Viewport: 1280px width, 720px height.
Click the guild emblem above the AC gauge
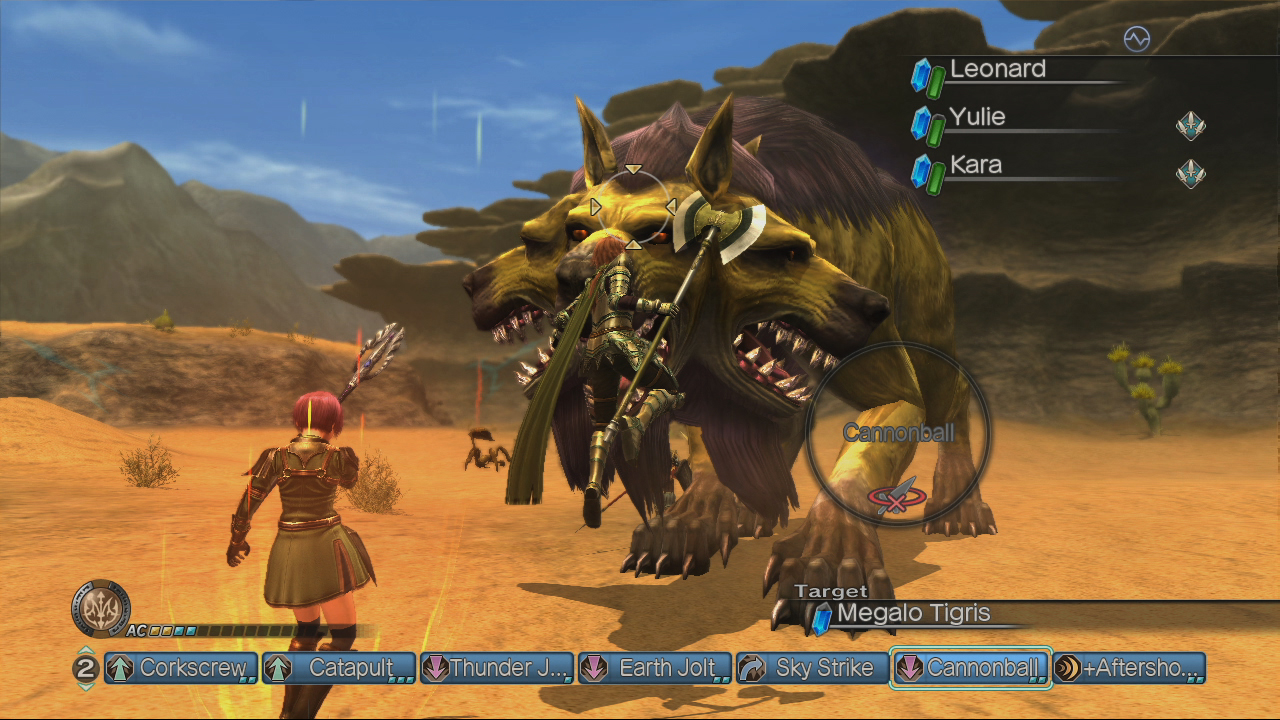[x=100, y=606]
